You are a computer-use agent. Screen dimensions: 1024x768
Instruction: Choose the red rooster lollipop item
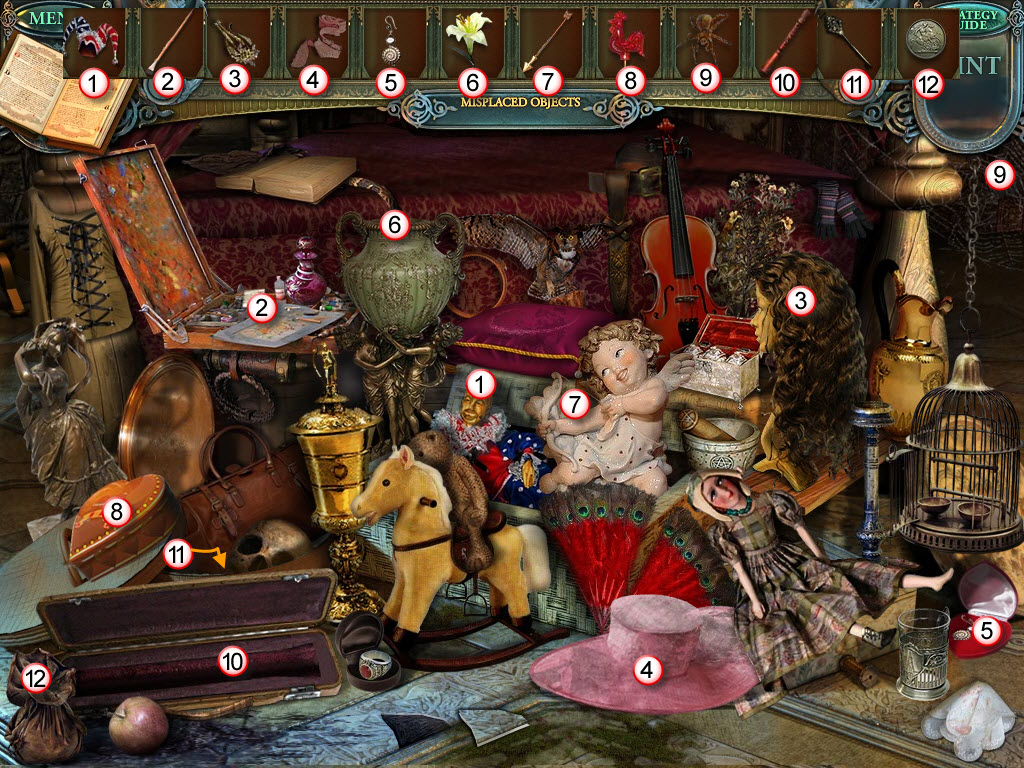point(627,40)
